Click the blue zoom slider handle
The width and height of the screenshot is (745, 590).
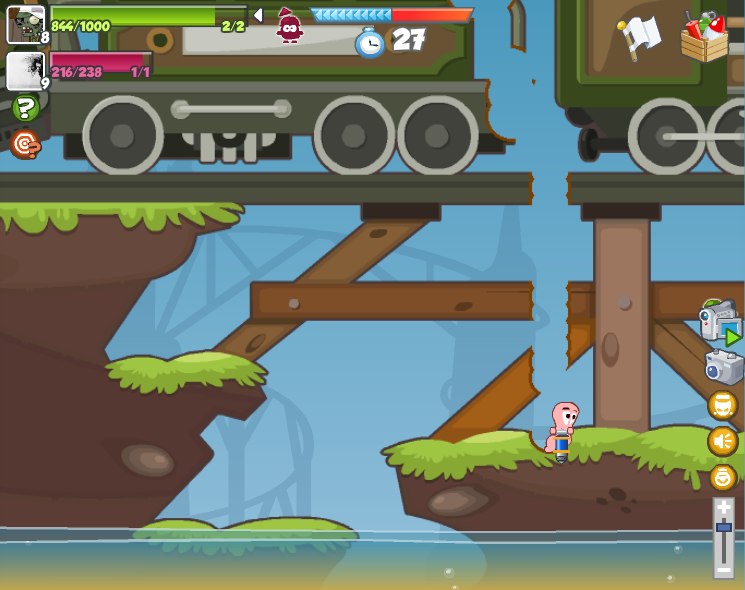tap(724, 527)
